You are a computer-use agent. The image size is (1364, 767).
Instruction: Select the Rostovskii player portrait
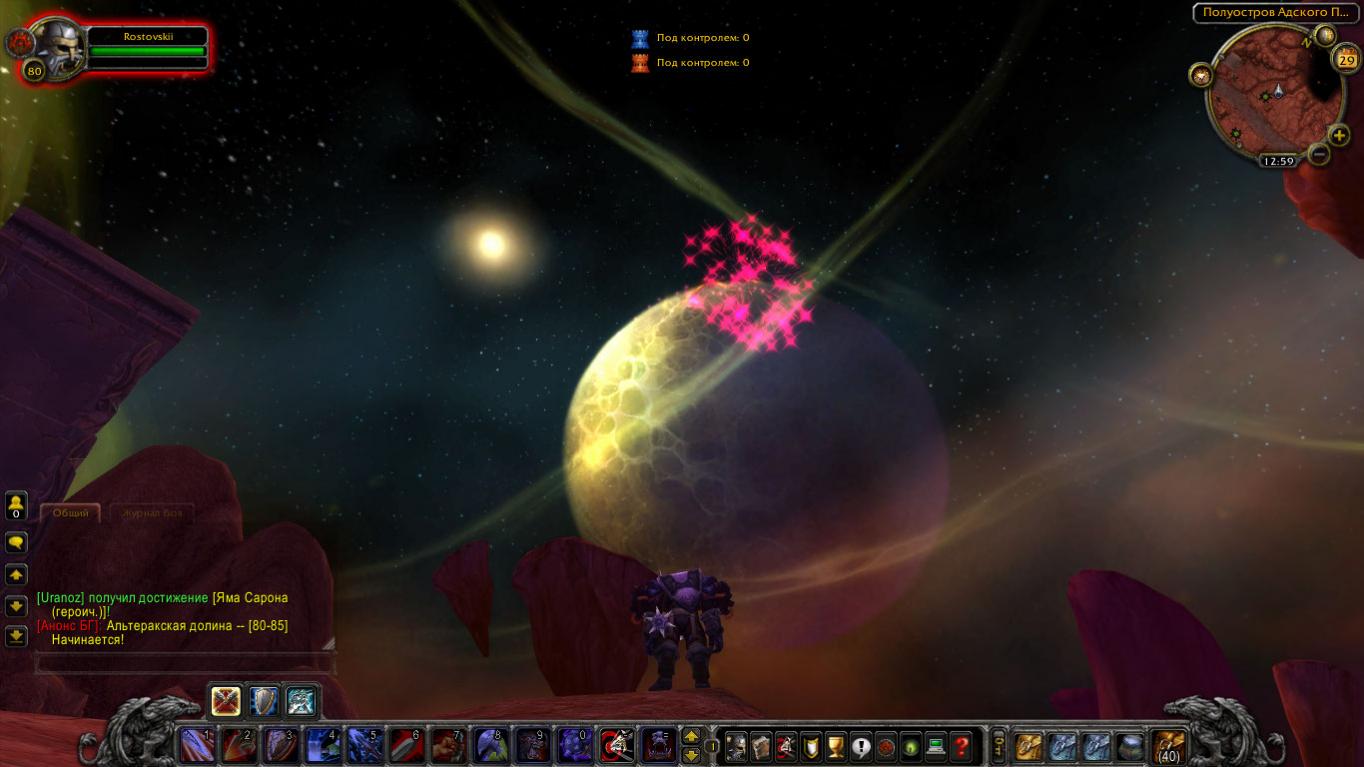pyautogui.click(x=57, y=46)
